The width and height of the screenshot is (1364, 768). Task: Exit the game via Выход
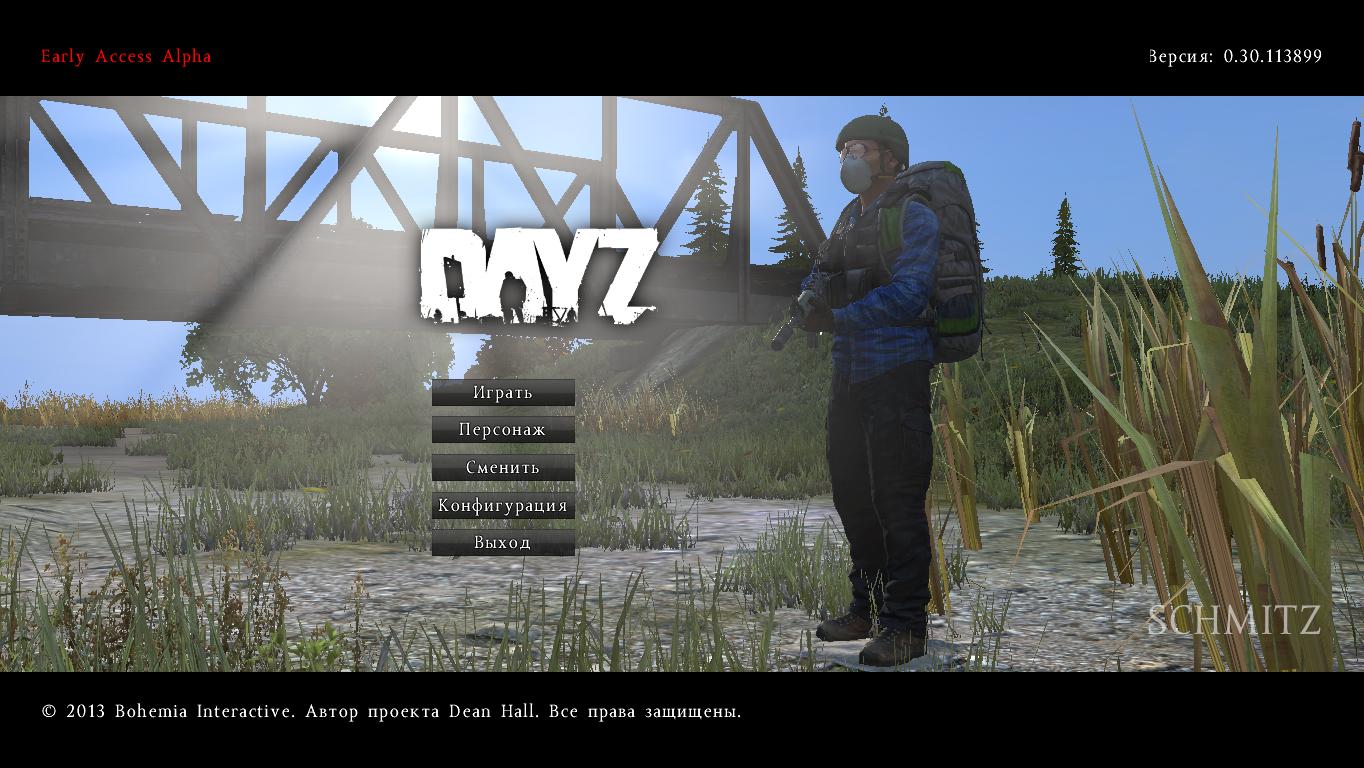click(x=503, y=543)
